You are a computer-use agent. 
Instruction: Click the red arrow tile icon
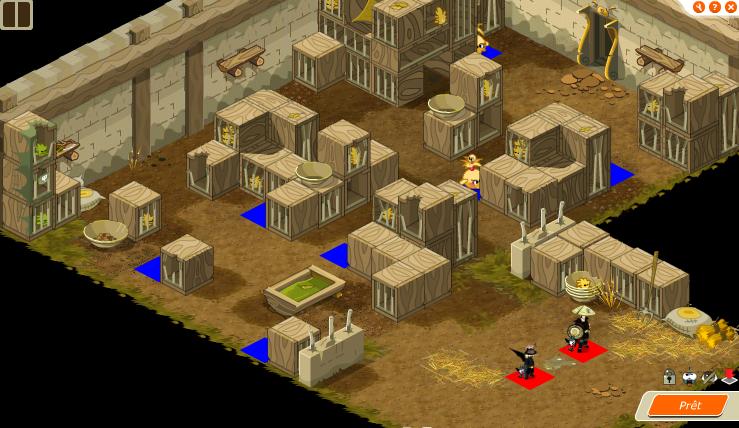[729, 377]
